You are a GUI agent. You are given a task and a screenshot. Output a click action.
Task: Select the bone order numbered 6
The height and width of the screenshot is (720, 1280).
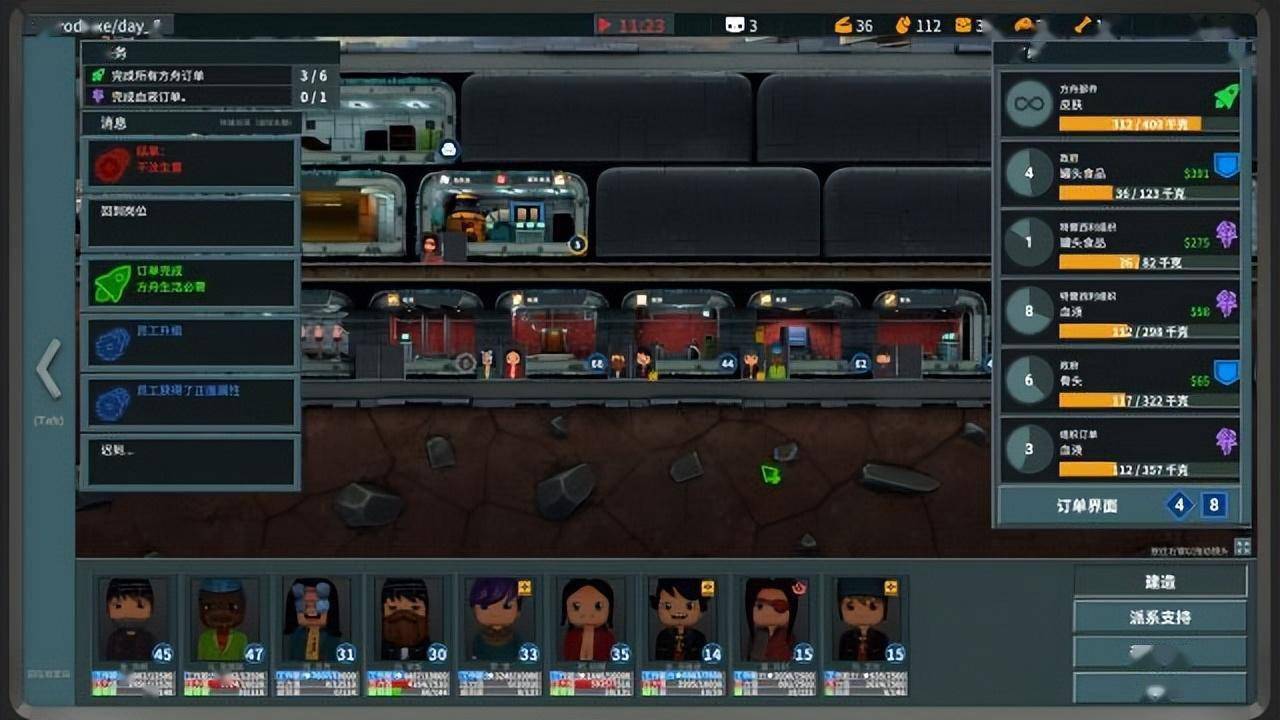click(1120, 382)
